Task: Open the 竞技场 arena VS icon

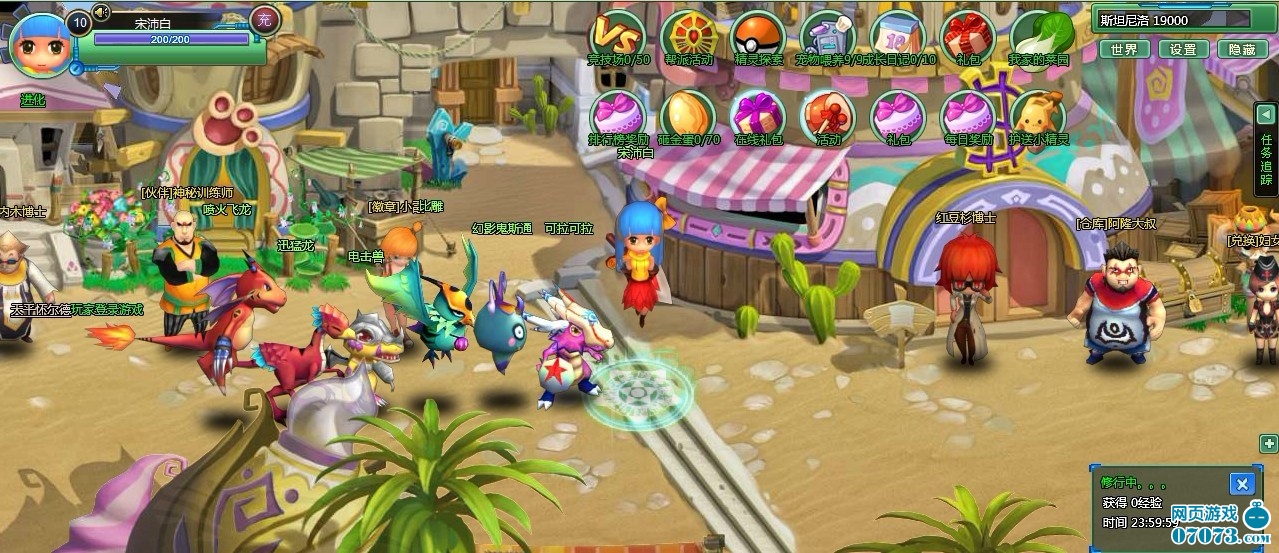Action: (x=617, y=34)
